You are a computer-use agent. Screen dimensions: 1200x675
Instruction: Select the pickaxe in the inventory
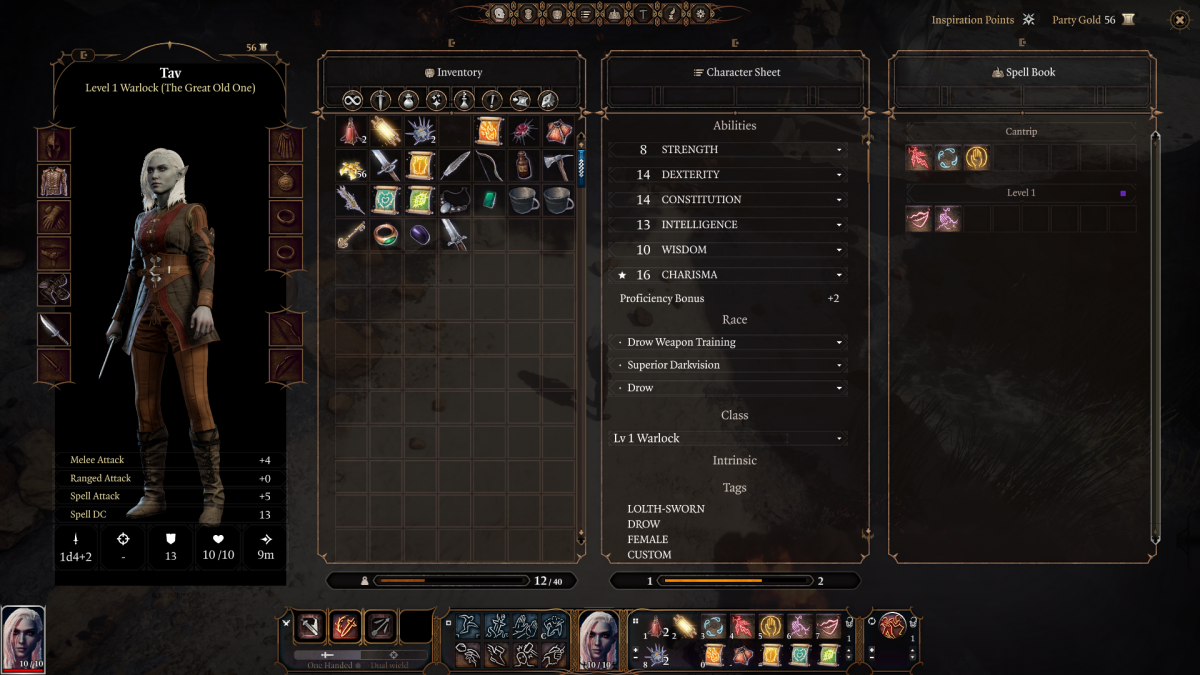click(x=558, y=166)
